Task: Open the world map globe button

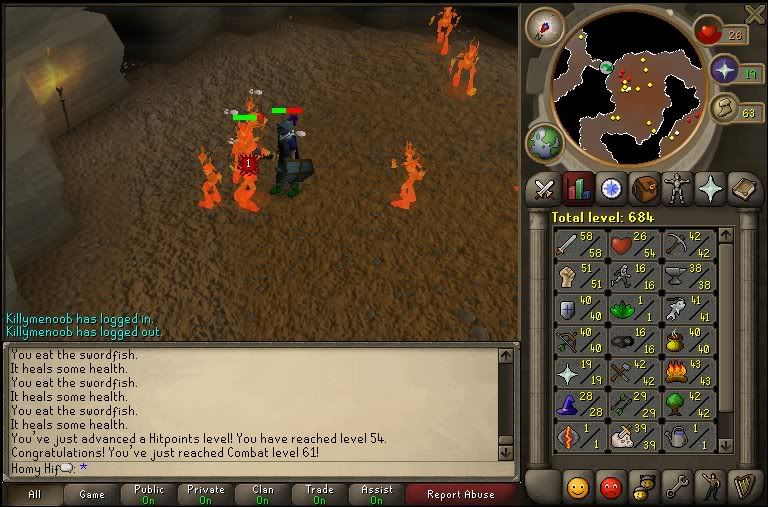Action: pos(544,142)
